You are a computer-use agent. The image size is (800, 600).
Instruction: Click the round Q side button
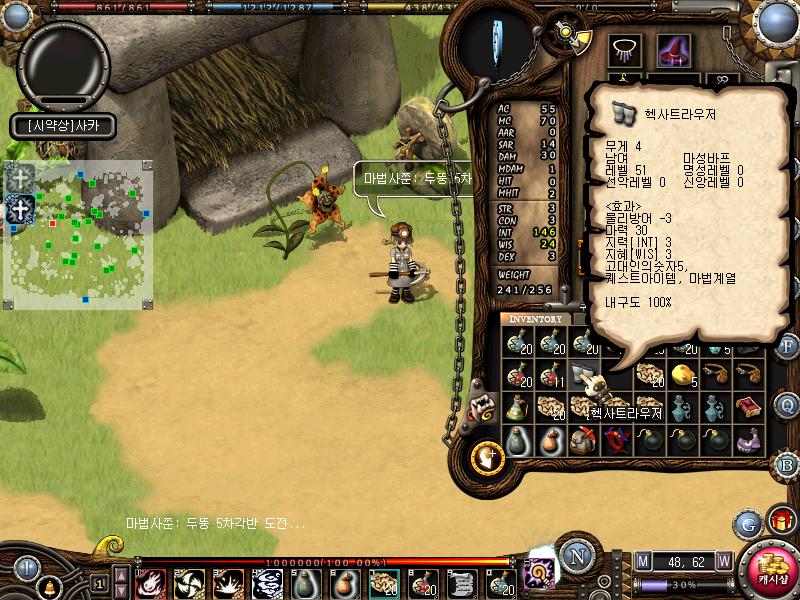786,405
